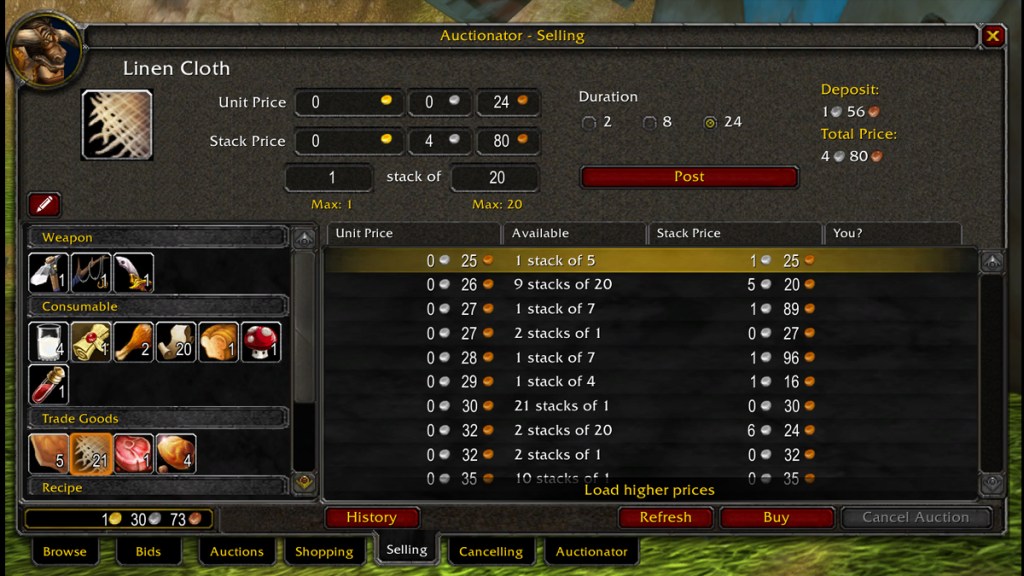This screenshot has height=576, width=1024.
Task: Click the Buy button
Action: tap(776, 518)
